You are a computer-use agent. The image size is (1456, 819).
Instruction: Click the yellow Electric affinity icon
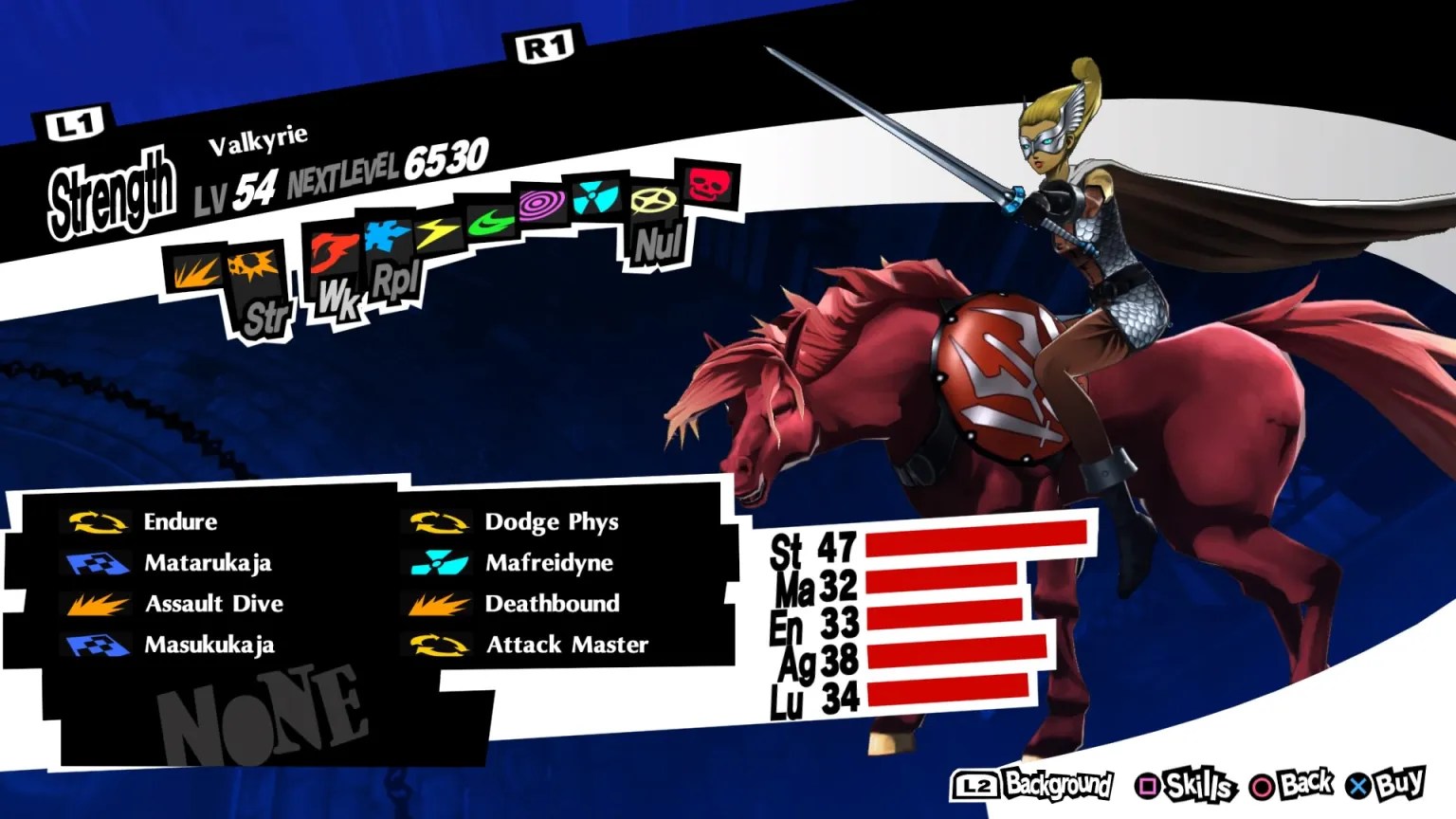pyautogui.click(x=438, y=232)
